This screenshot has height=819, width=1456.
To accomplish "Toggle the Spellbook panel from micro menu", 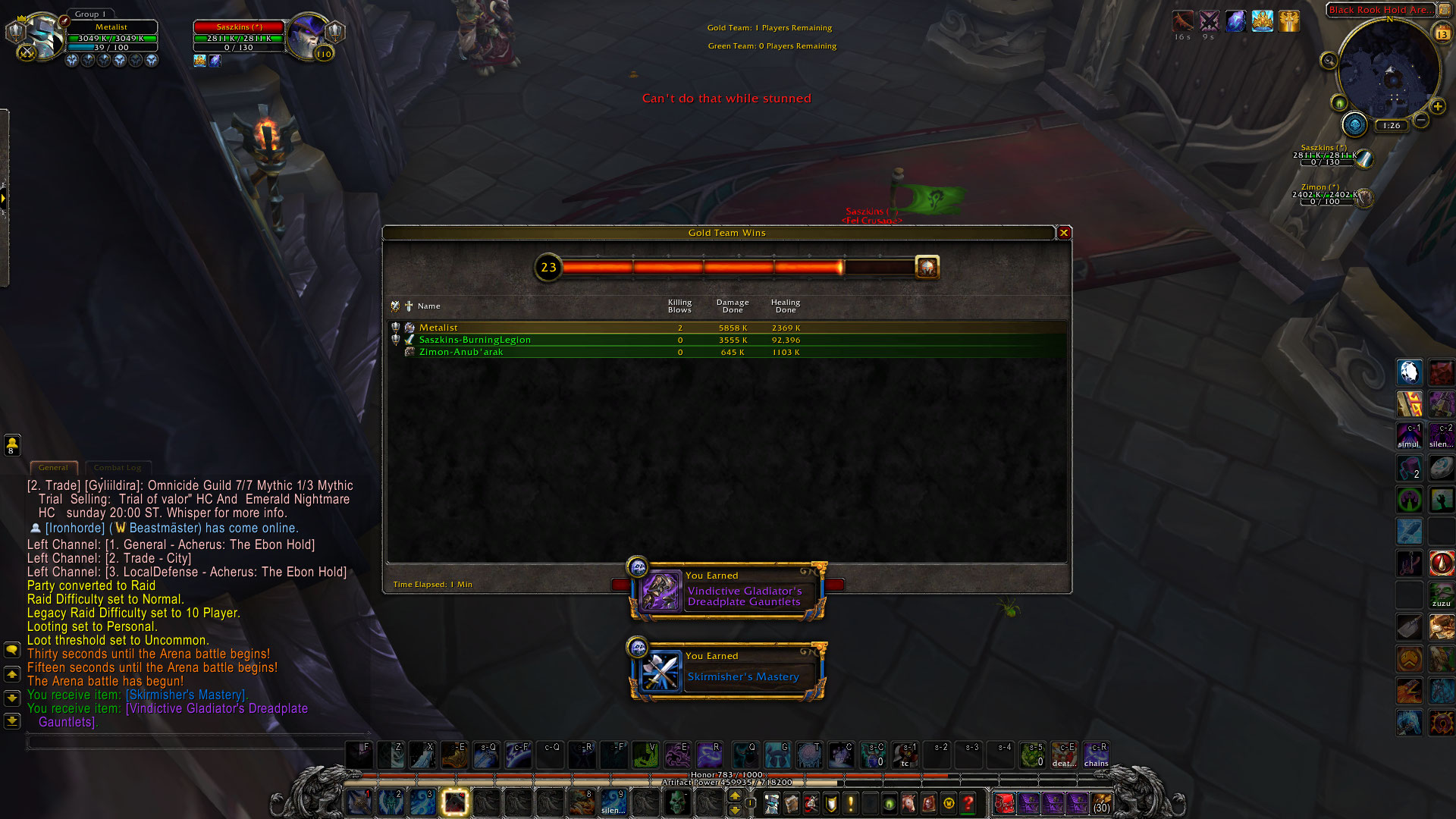I will tap(792, 803).
